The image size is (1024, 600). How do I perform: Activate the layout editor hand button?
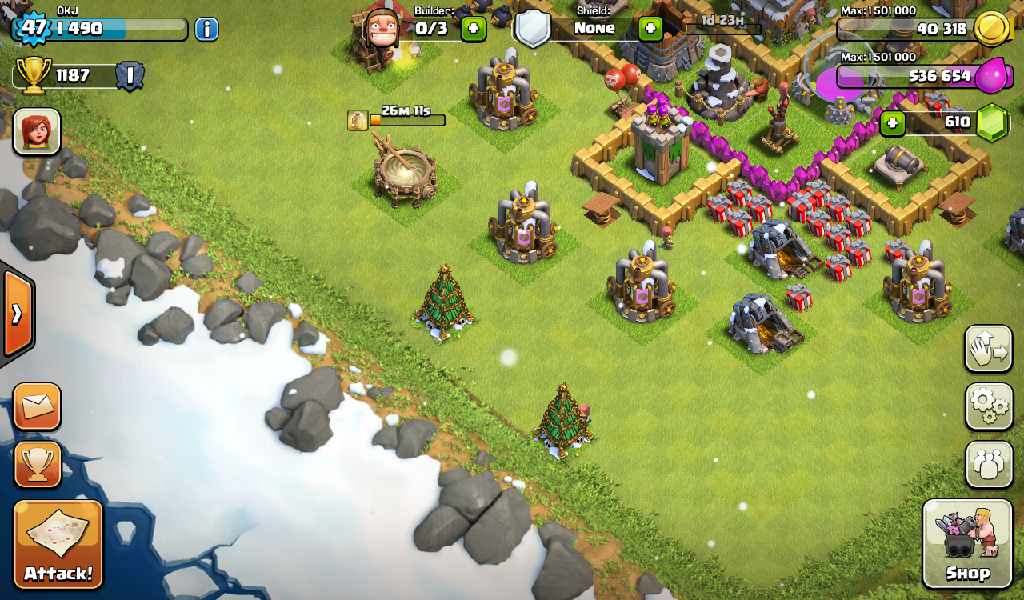988,348
